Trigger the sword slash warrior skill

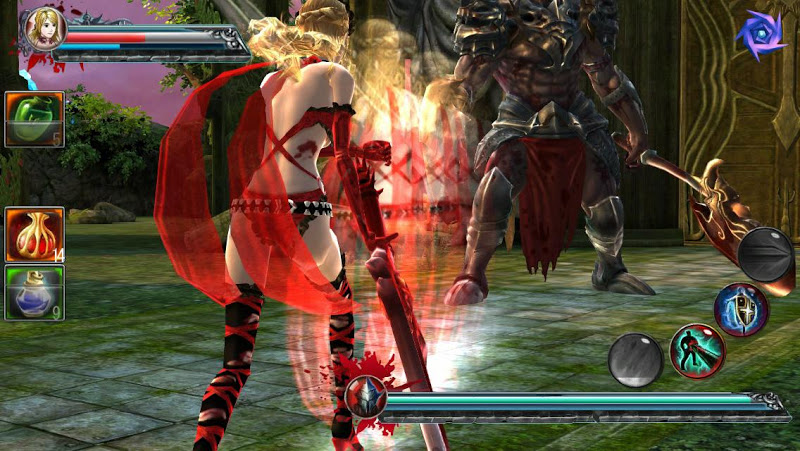click(697, 351)
